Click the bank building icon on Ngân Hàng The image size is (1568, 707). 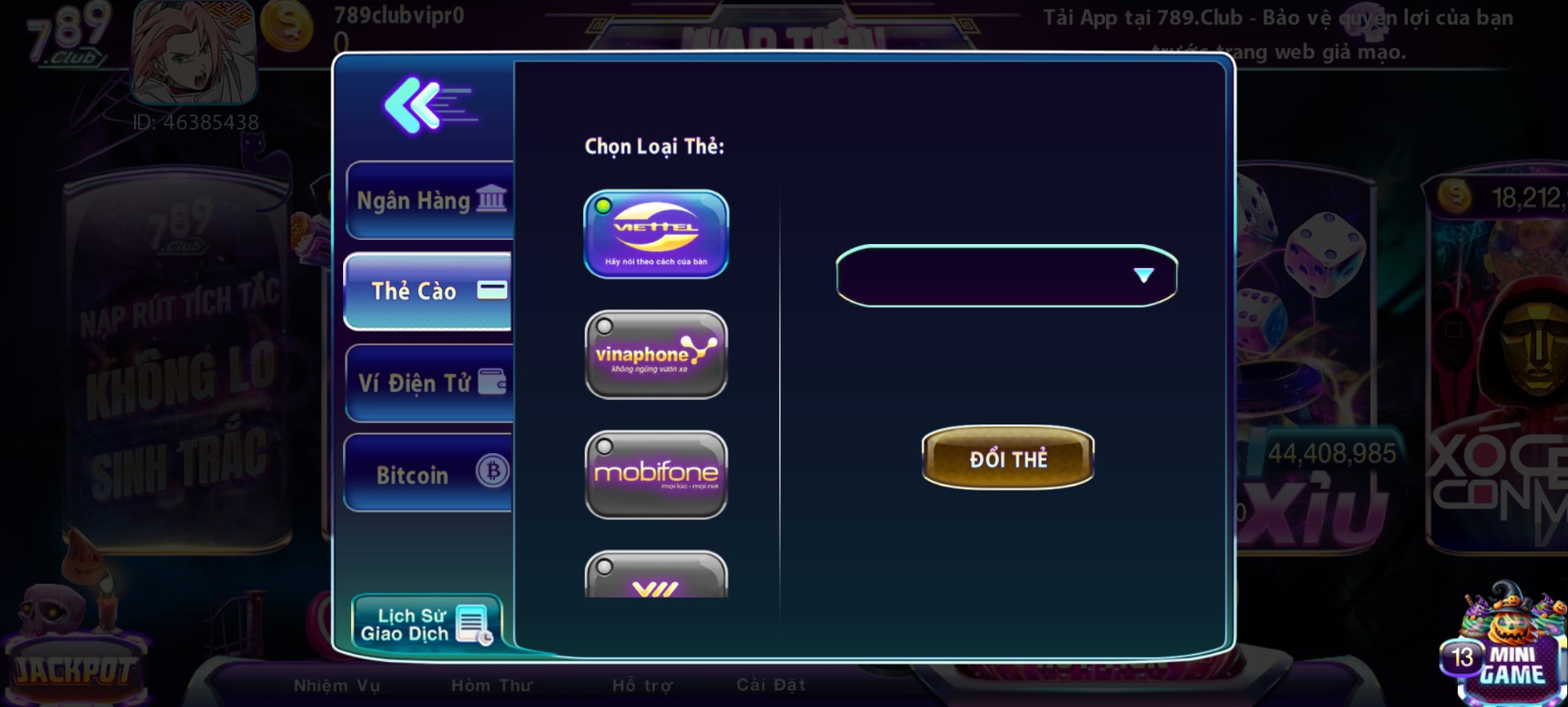492,198
